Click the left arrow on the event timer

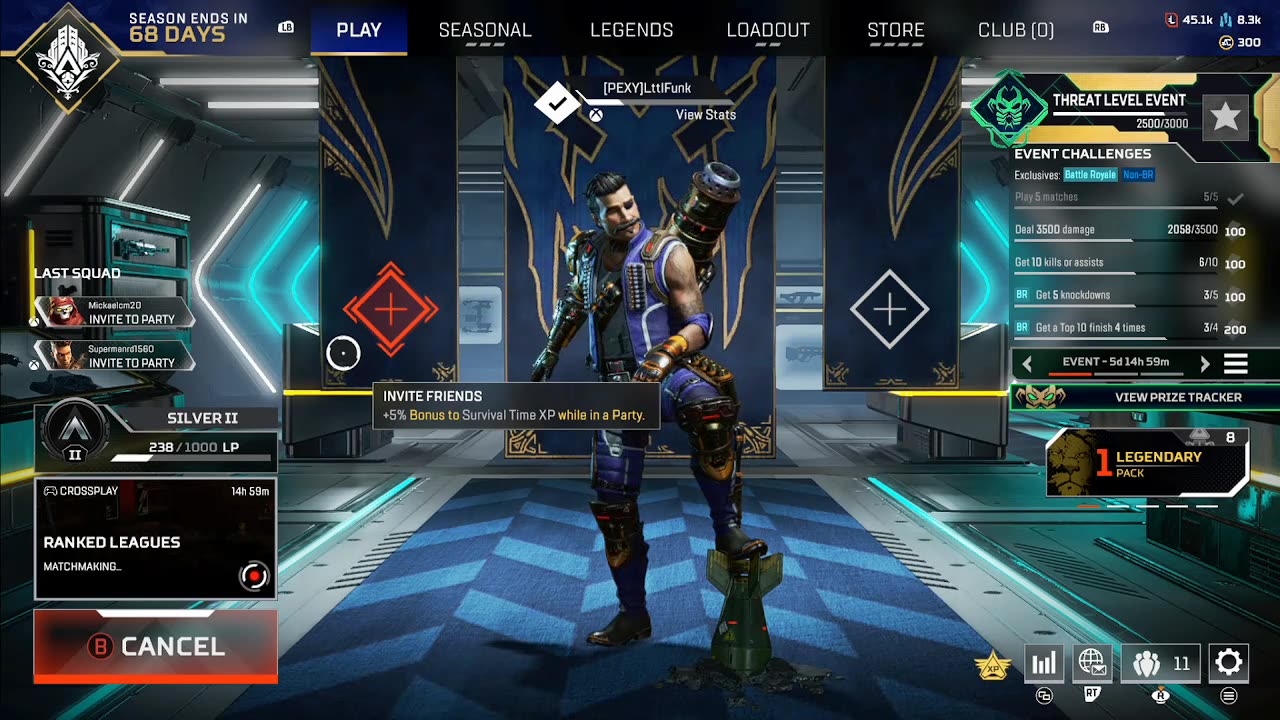point(1028,363)
